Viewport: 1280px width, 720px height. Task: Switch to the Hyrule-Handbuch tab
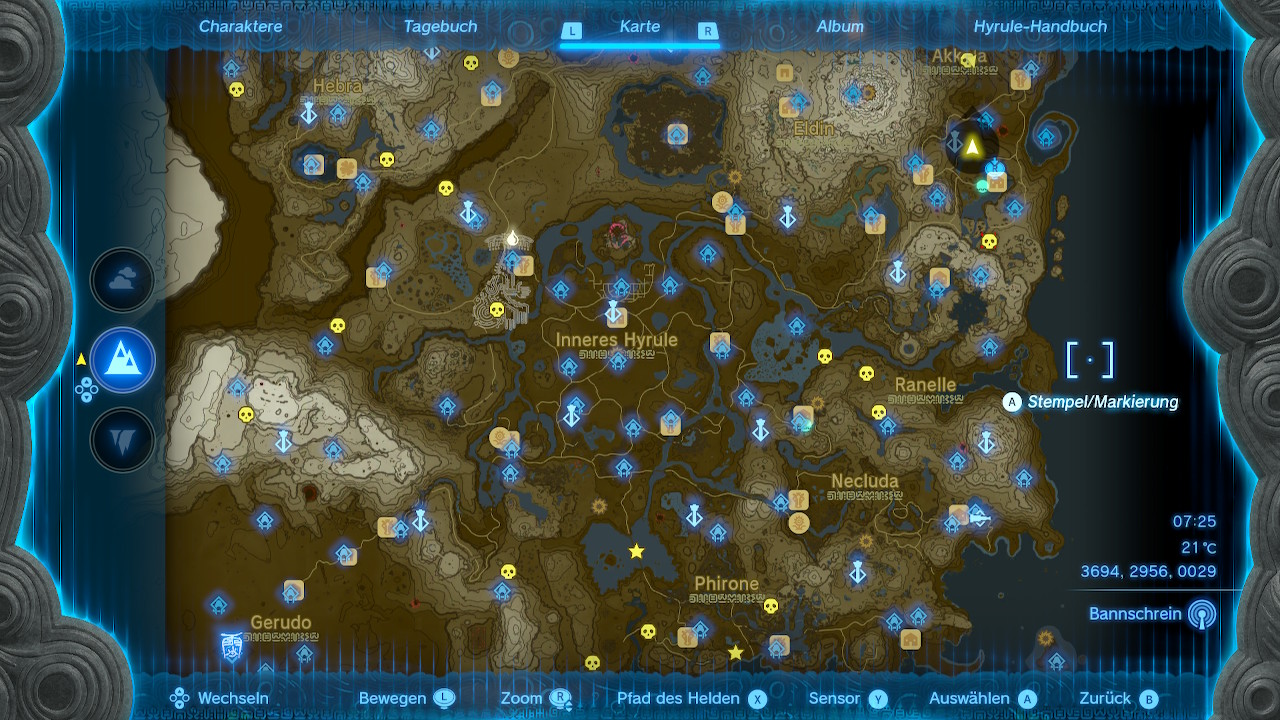coord(1040,27)
